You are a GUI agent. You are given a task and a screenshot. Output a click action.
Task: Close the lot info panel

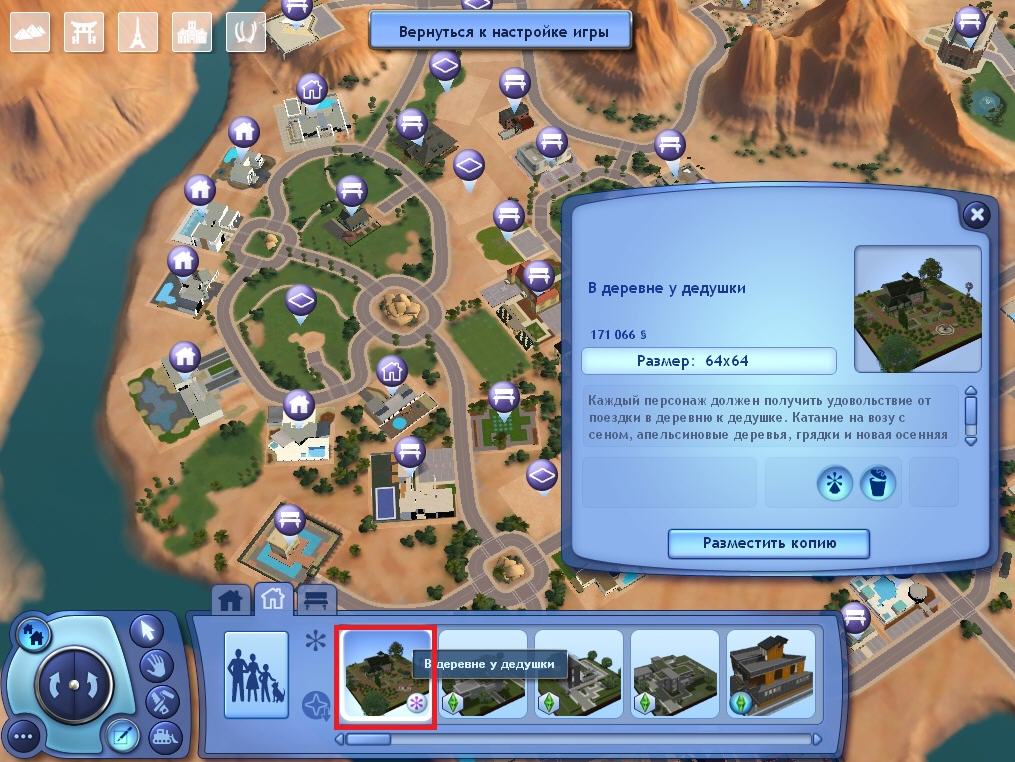click(977, 215)
